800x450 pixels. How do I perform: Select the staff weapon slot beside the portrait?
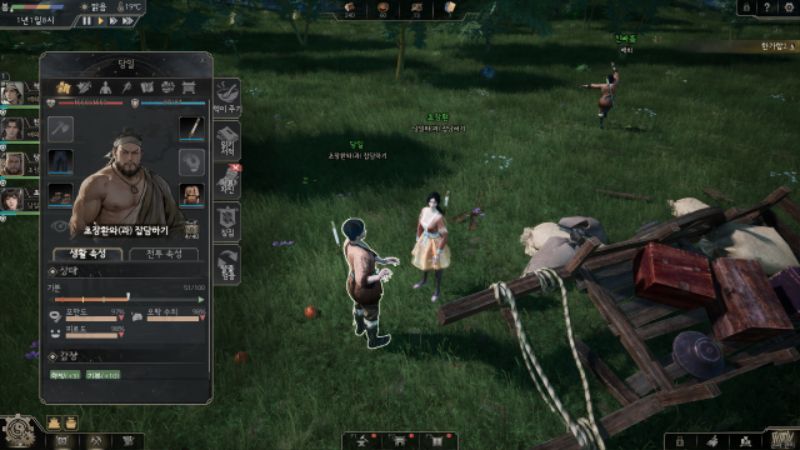pos(191,129)
